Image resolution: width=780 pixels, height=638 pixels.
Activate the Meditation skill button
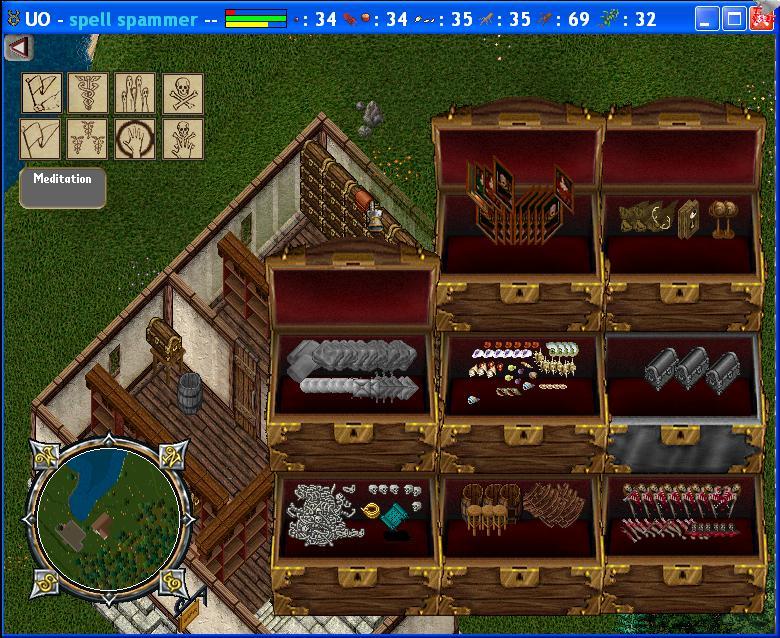coord(62,187)
